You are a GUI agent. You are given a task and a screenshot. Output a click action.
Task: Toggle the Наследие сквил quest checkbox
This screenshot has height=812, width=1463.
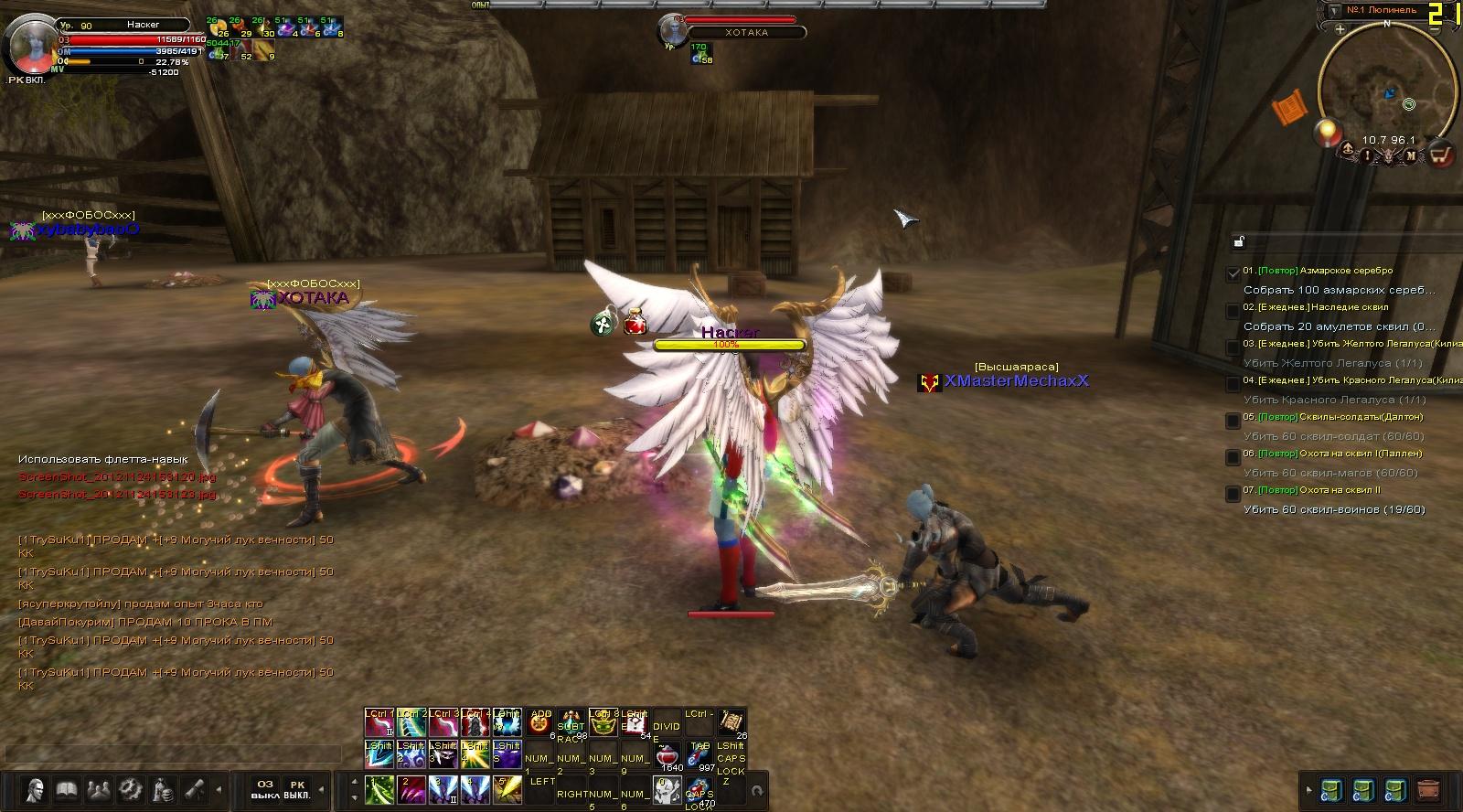[x=1233, y=310]
